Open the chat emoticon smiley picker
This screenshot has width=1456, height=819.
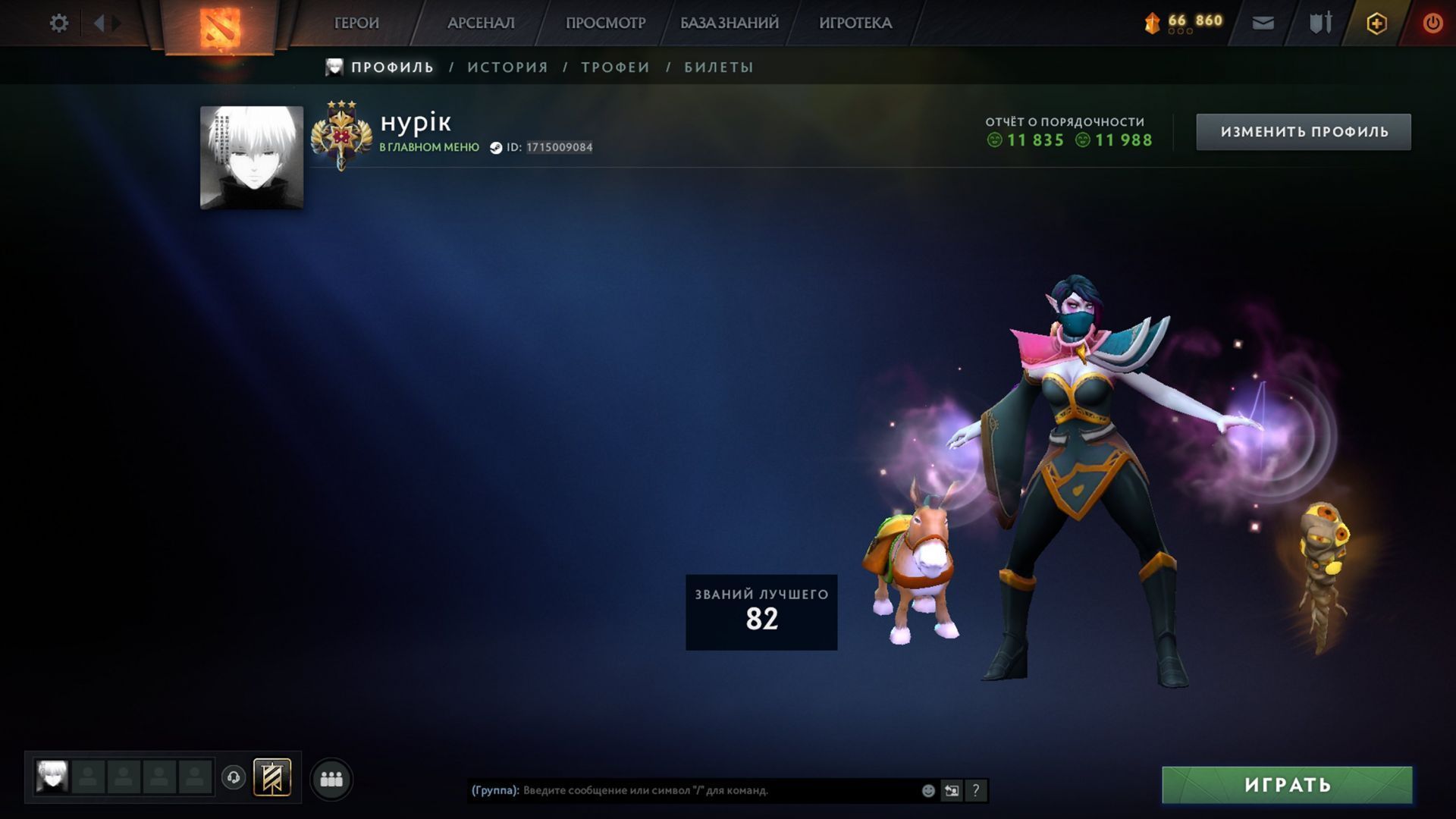(x=928, y=791)
